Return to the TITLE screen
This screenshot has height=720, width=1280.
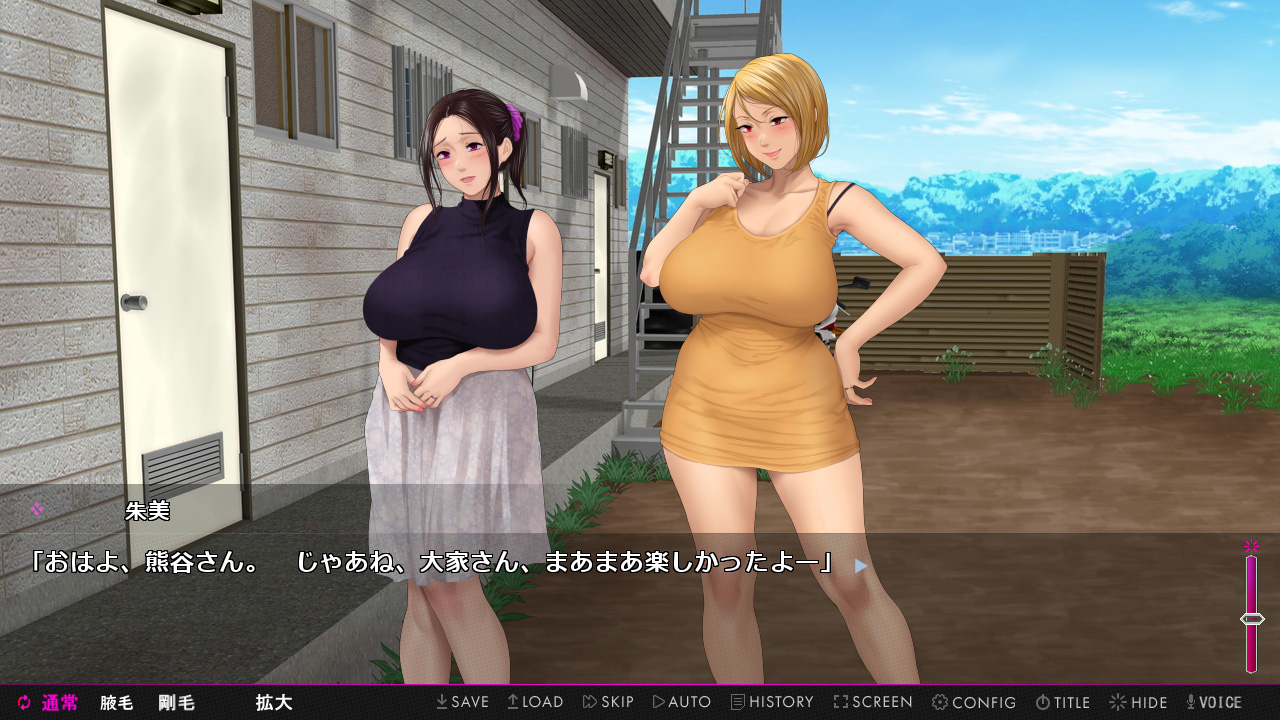pyautogui.click(x=1062, y=702)
